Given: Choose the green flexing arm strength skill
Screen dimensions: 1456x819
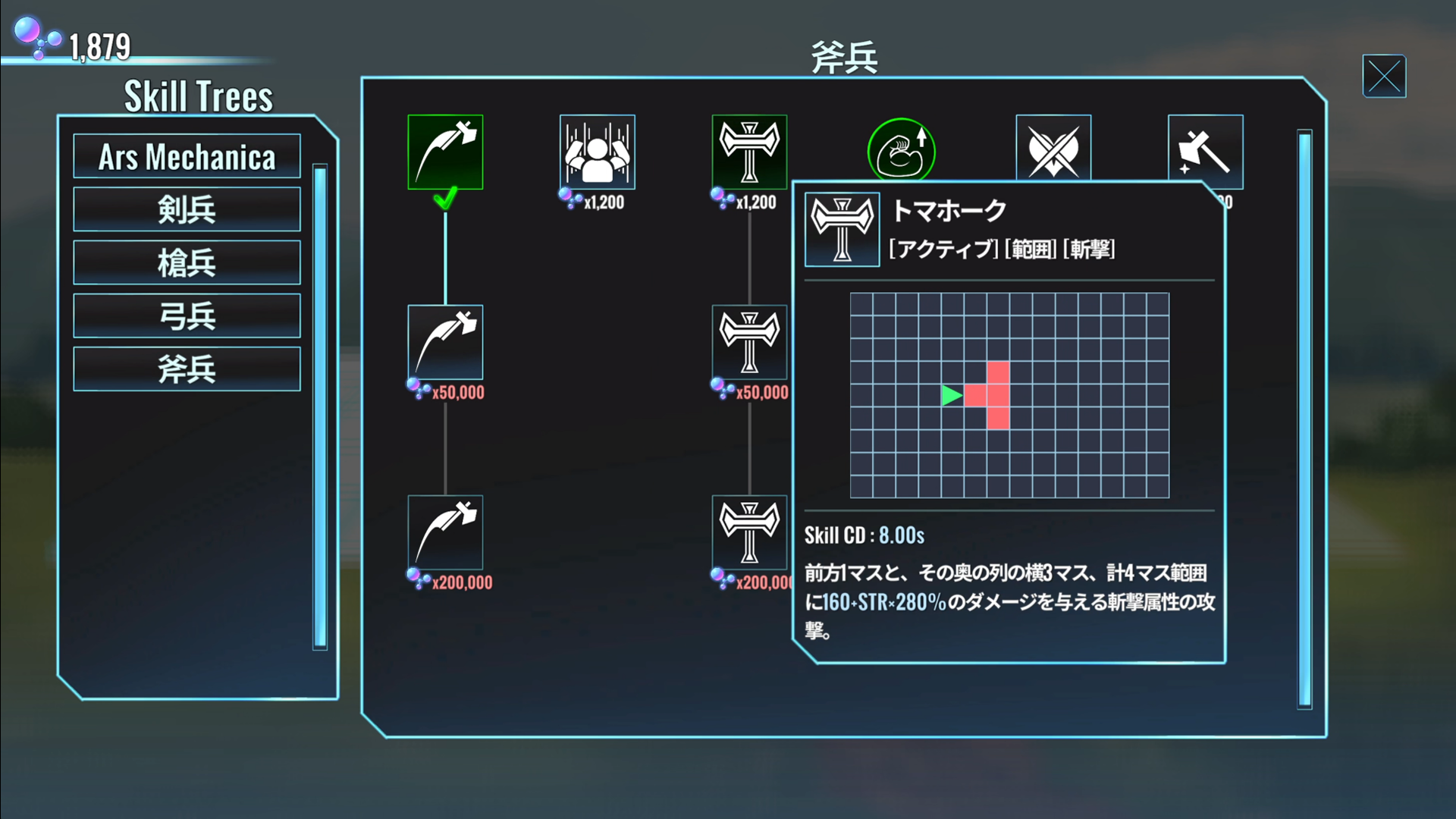Looking at the screenshot, I should tap(901, 150).
